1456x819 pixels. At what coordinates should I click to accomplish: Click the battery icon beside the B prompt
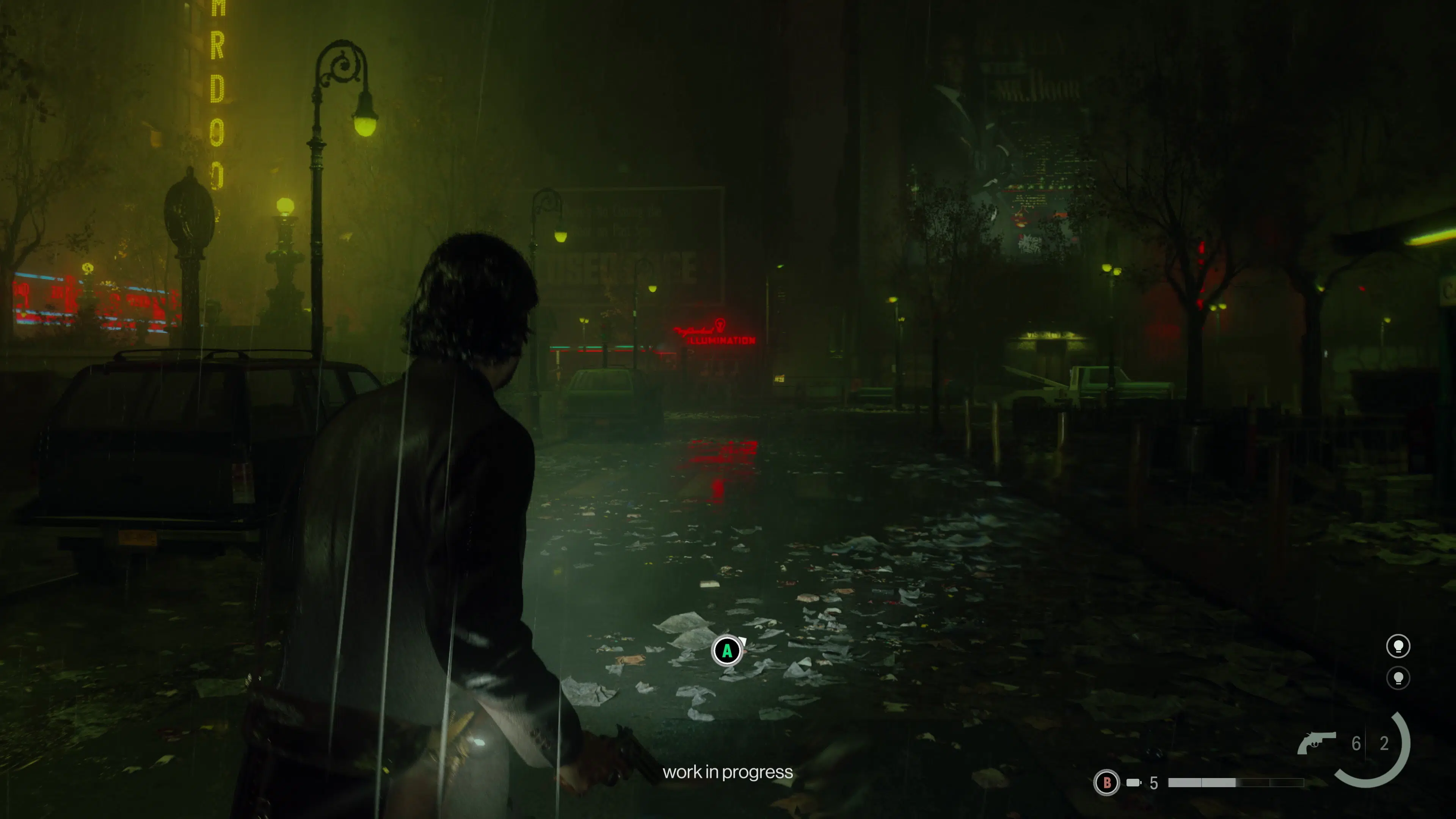click(x=1133, y=783)
